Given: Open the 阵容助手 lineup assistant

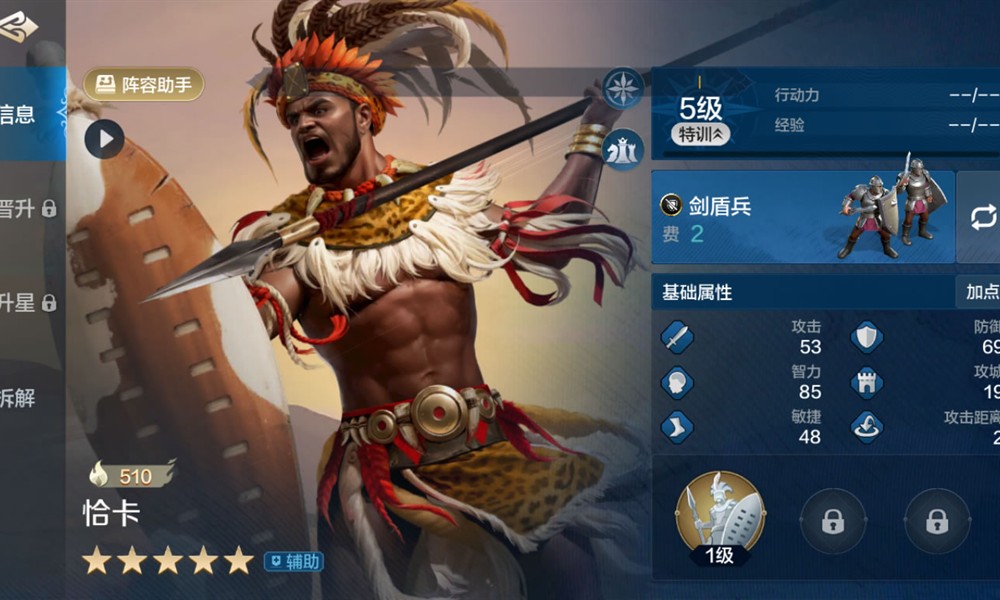Looking at the screenshot, I should [144, 85].
